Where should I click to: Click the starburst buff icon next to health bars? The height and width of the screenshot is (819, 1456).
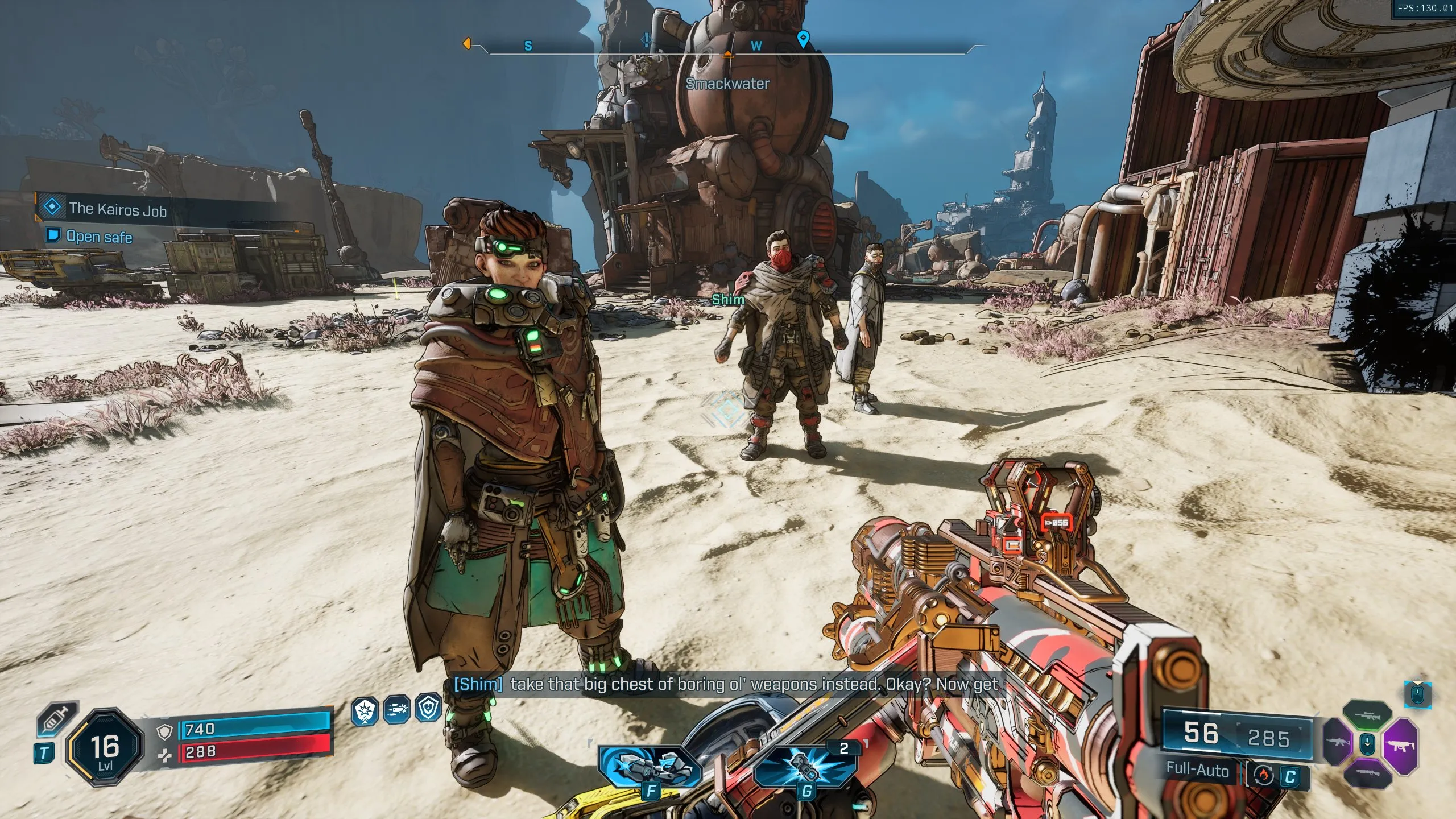365,710
